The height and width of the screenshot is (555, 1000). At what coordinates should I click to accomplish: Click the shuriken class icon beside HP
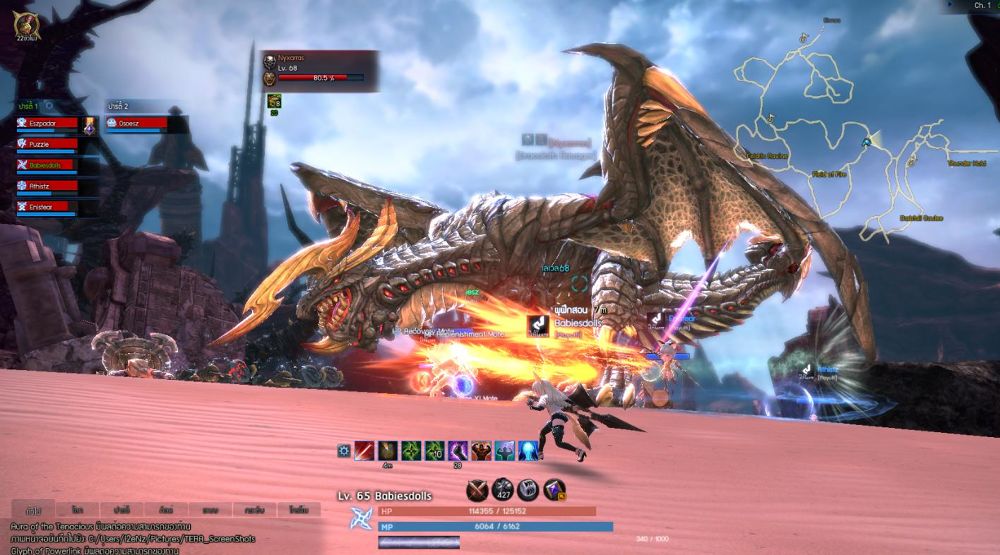pyautogui.click(x=360, y=518)
